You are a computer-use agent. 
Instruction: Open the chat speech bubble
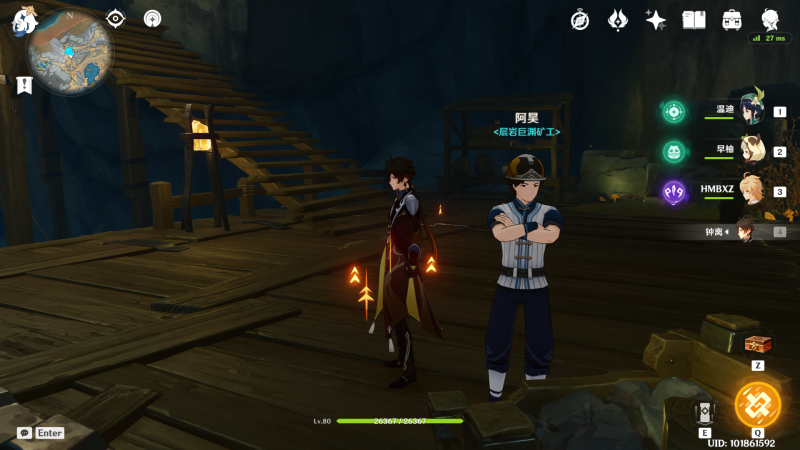pyautogui.click(x=24, y=433)
